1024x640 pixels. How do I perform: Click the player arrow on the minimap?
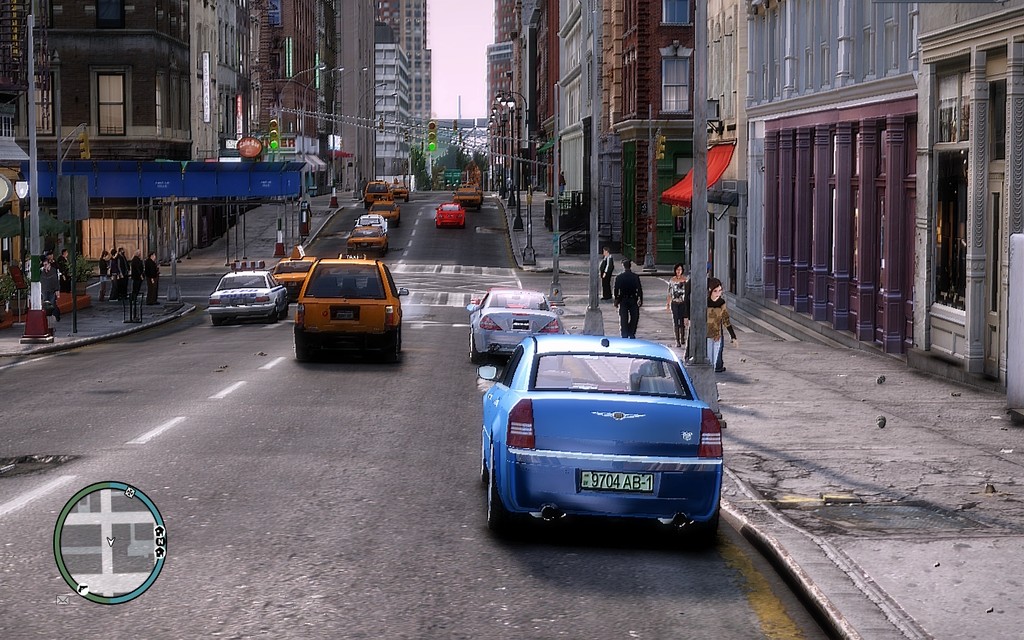pos(110,541)
